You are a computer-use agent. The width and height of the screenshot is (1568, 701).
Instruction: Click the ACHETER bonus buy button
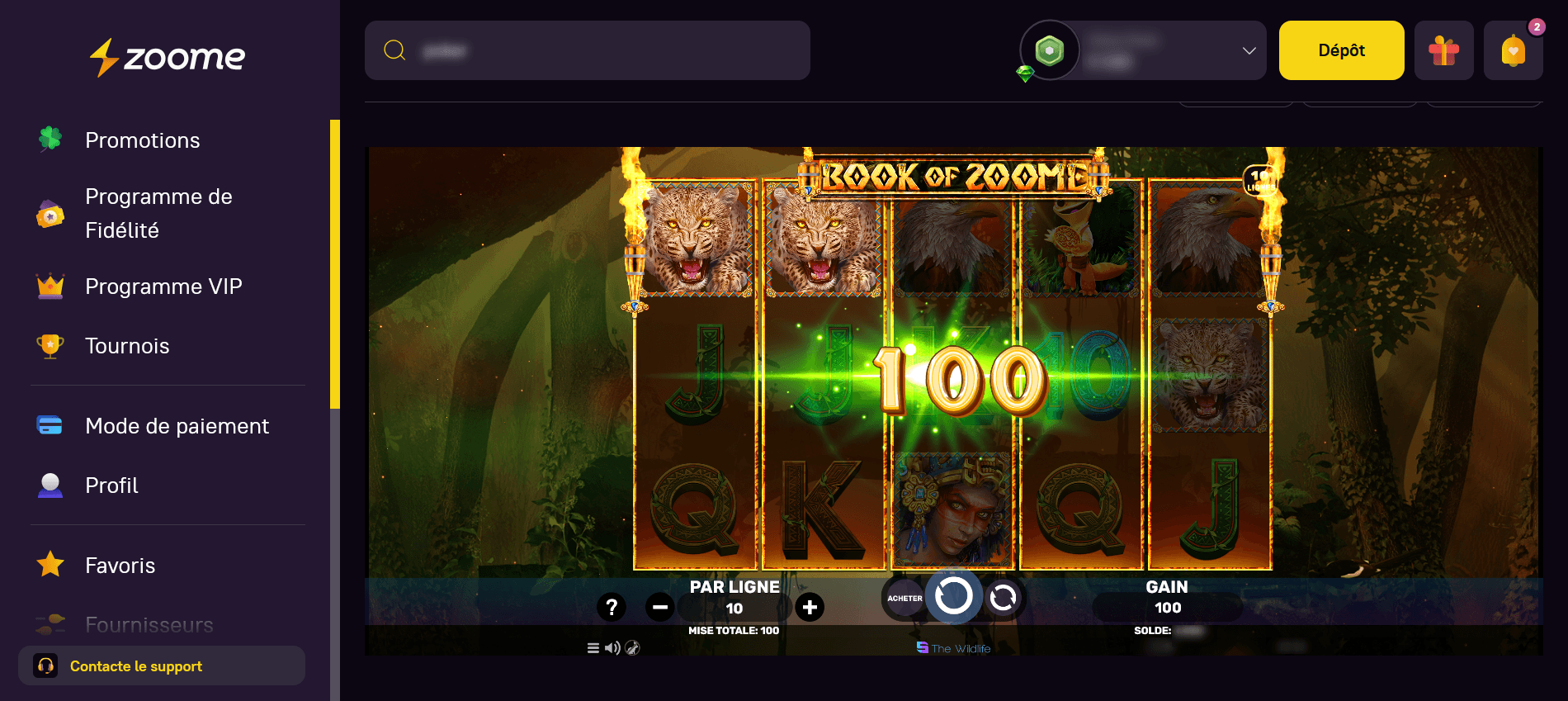point(904,599)
